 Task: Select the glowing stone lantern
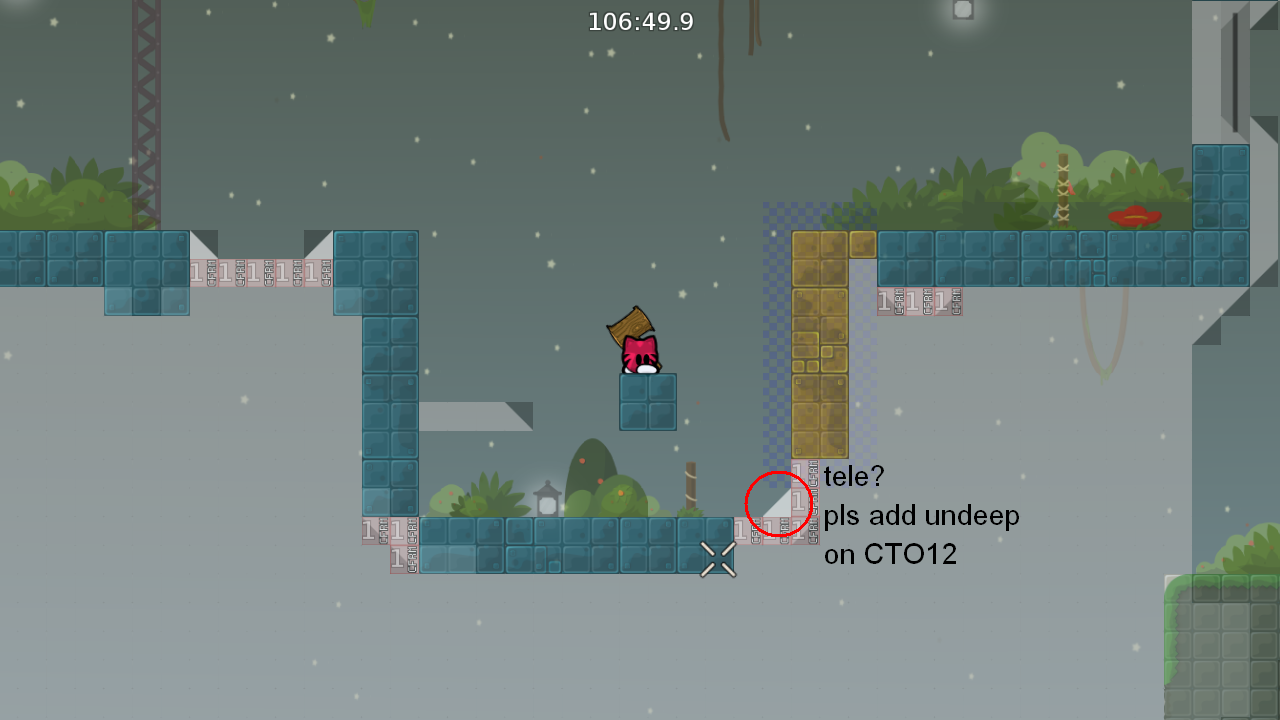(x=549, y=502)
